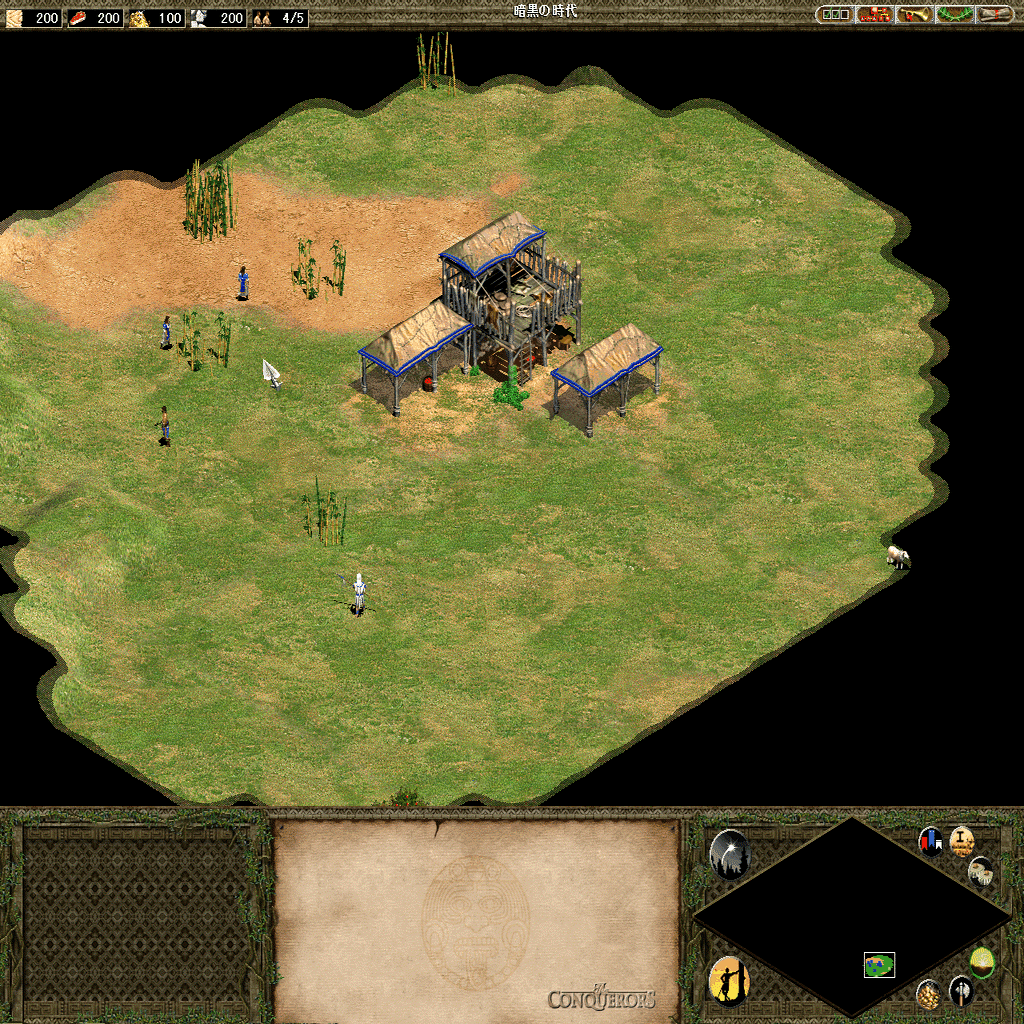Click the explored area on the minimap
The image size is (1024, 1024).
pyautogui.click(x=879, y=965)
